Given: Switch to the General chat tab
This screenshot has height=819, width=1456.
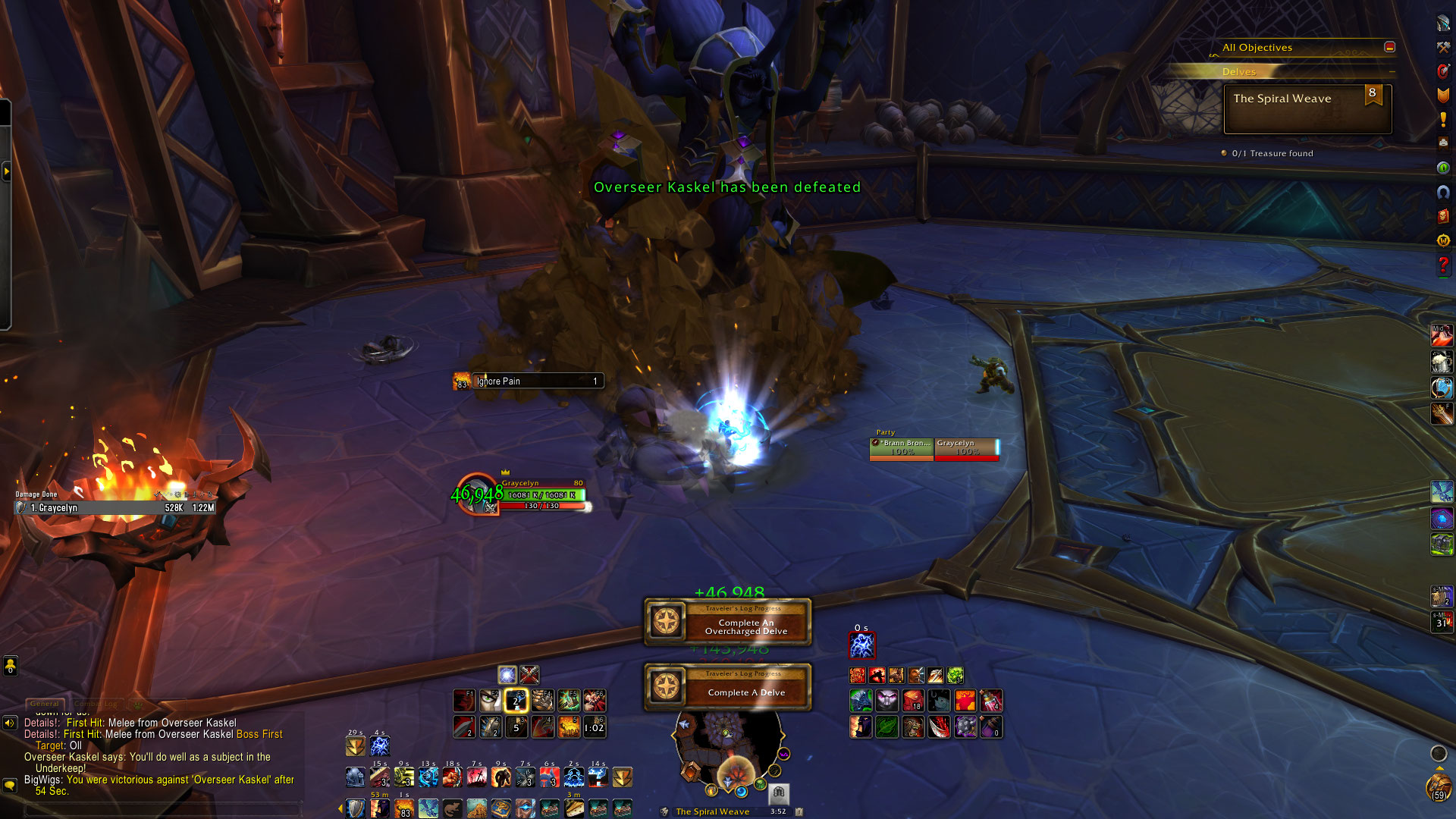Looking at the screenshot, I should 45,704.
